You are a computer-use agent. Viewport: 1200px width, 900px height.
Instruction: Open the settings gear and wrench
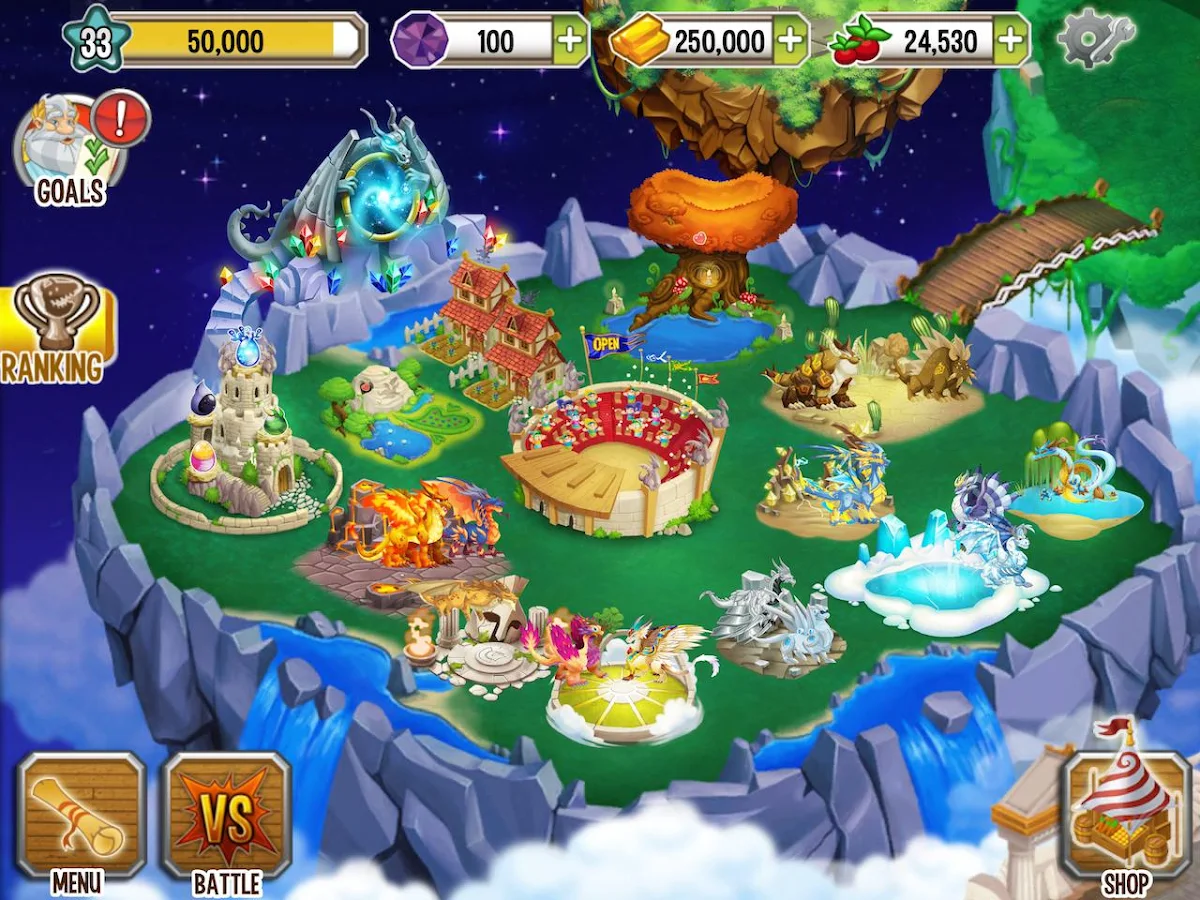[x=1095, y=40]
